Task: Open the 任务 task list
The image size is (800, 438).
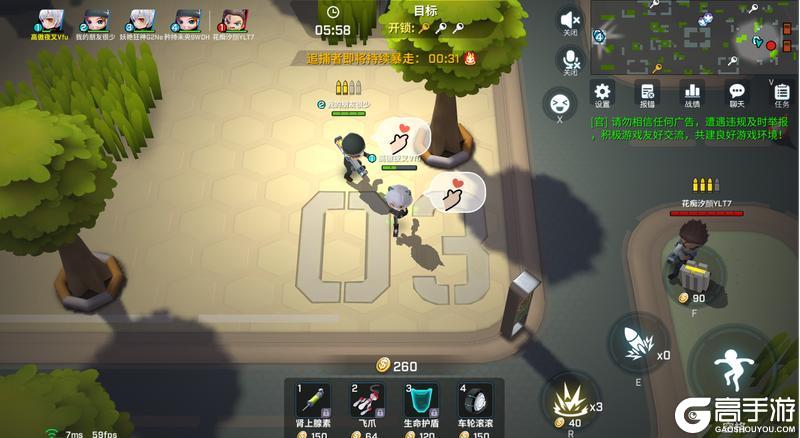Action: pyautogui.click(x=781, y=92)
